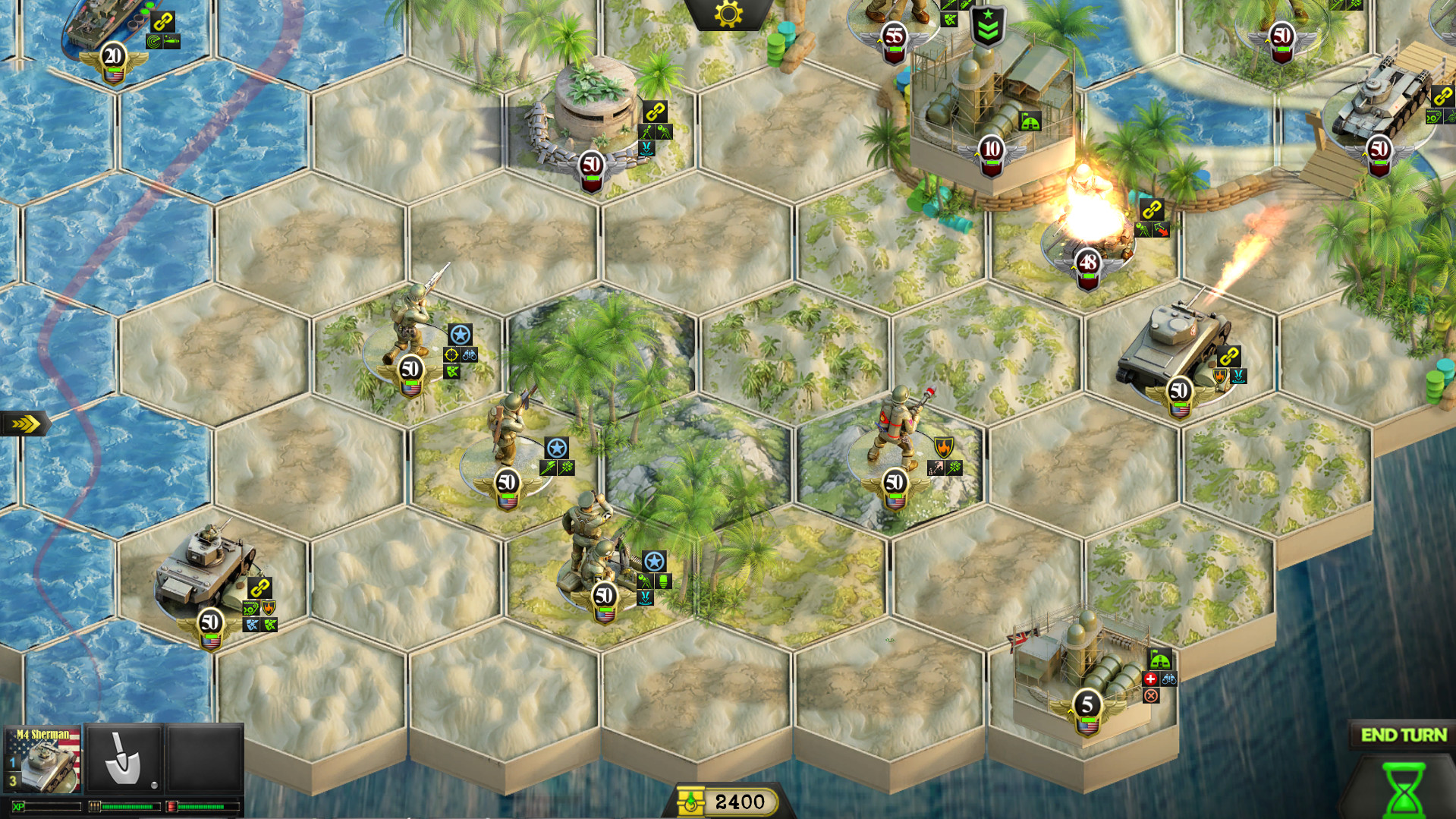Select the crosshair targeting icon by the sniper
Screen dimensions: 1456x819
[x=450, y=355]
